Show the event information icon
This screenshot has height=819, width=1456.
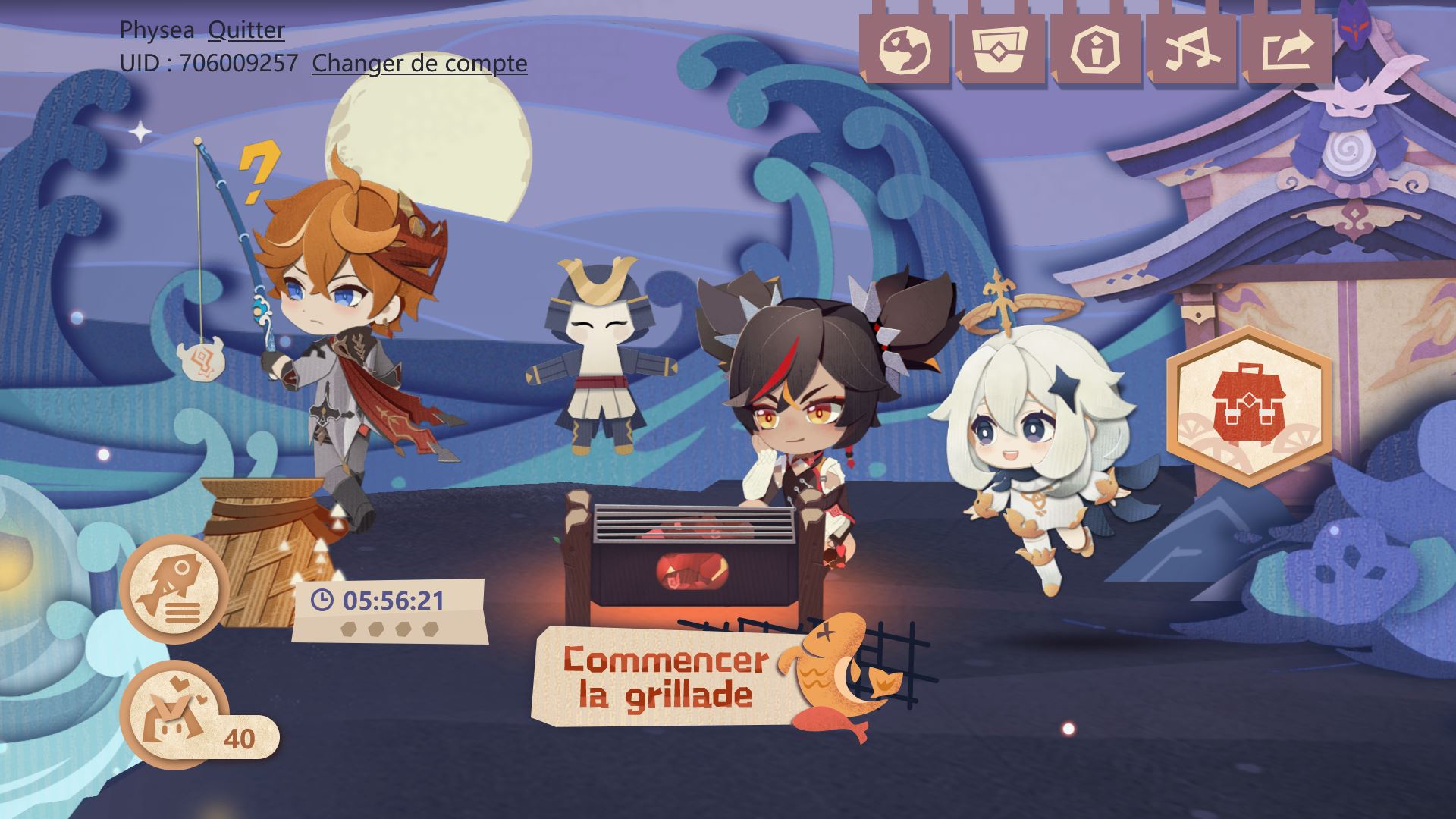(1096, 50)
